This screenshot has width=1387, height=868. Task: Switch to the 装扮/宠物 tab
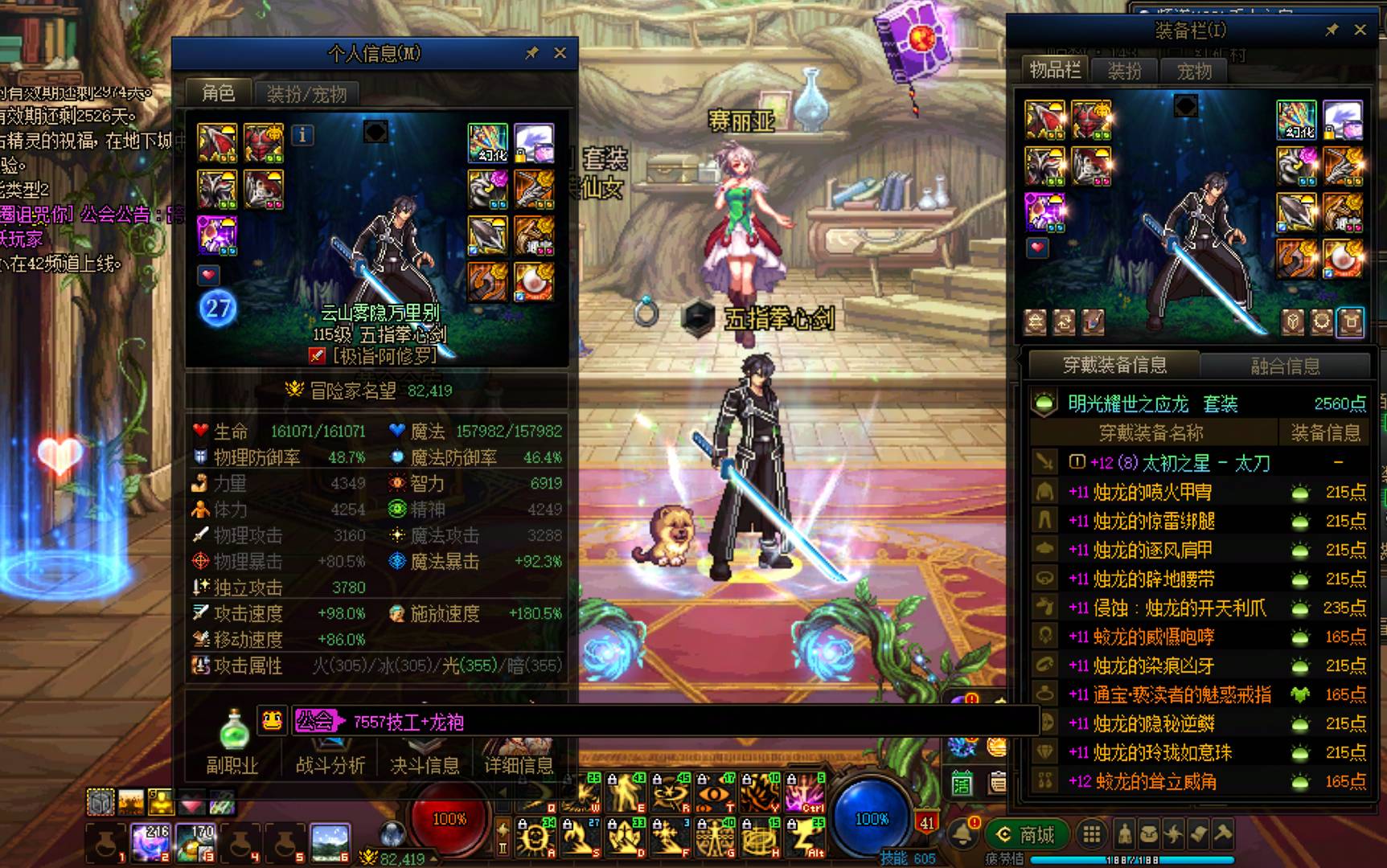306,94
